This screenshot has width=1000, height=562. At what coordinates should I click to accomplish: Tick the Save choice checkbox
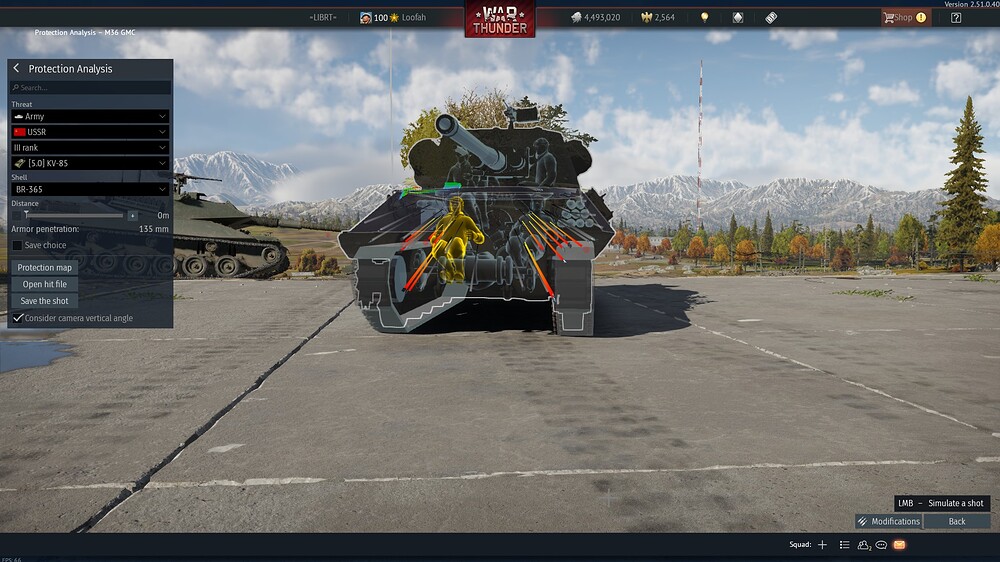[x=17, y=245]
